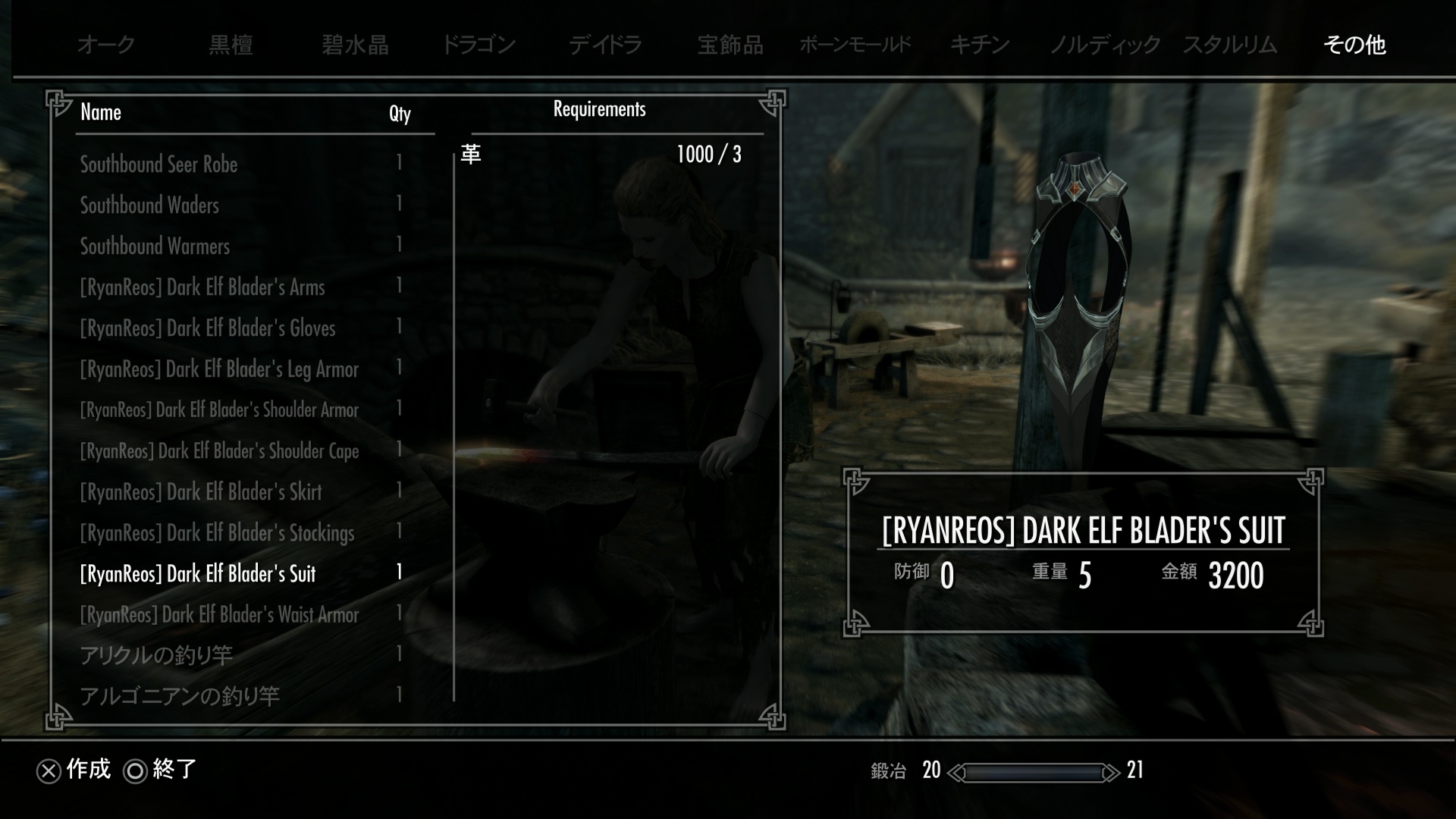The image size is (1456, 819).
Task: Select the アリクルの釣り竿 recipe
Action: click(156, 655)
